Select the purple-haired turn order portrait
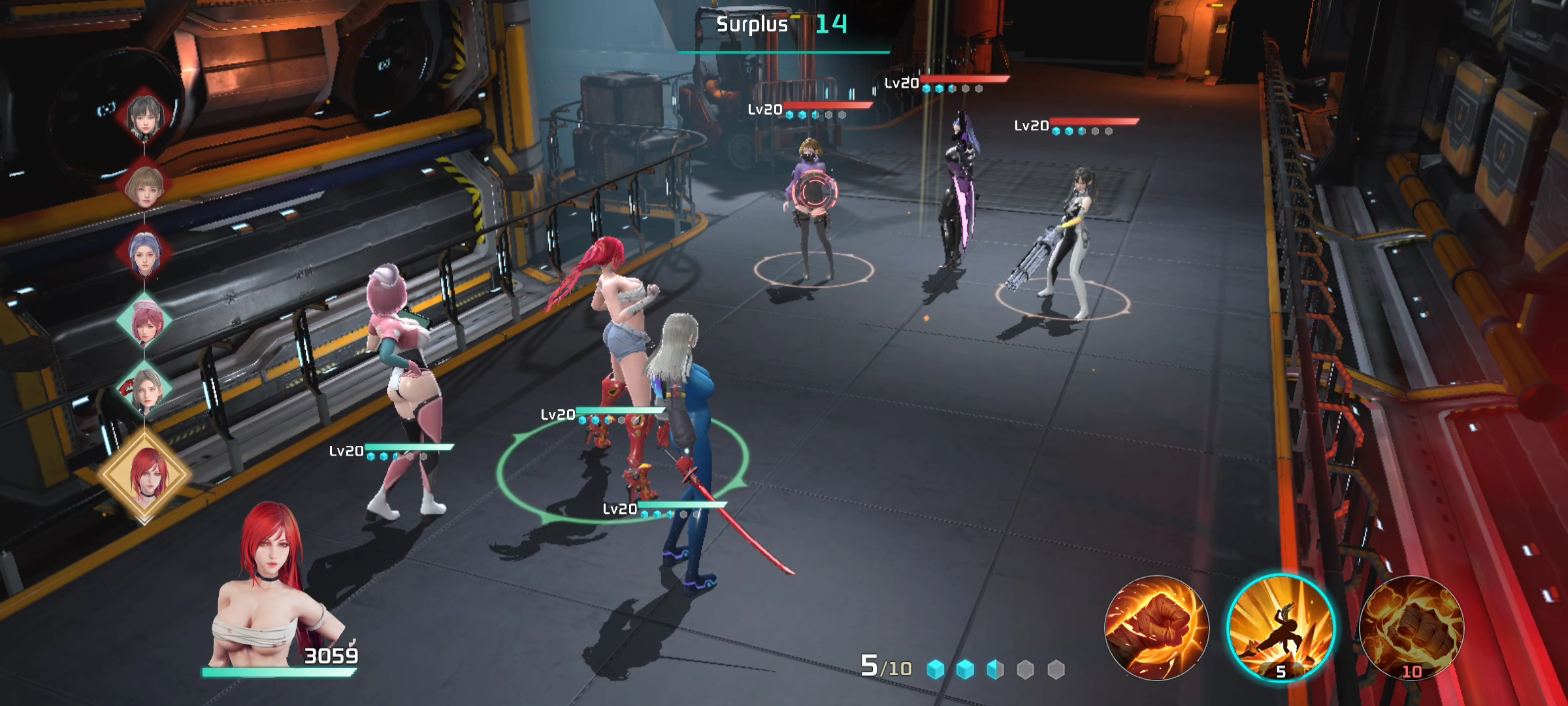1568x706 pixels. coord(145,254)
